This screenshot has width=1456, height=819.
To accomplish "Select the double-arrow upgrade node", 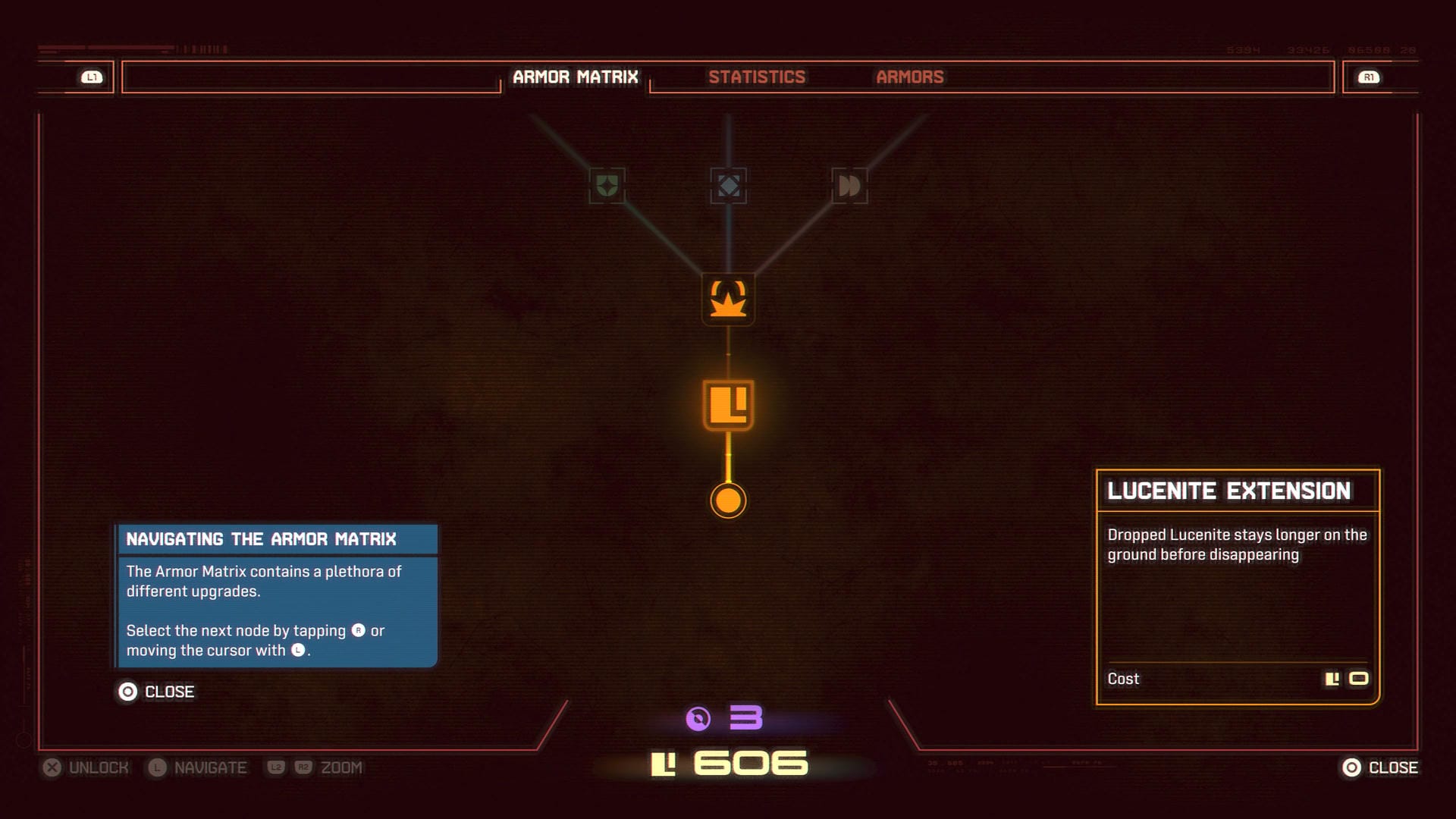I will [849, 186].
